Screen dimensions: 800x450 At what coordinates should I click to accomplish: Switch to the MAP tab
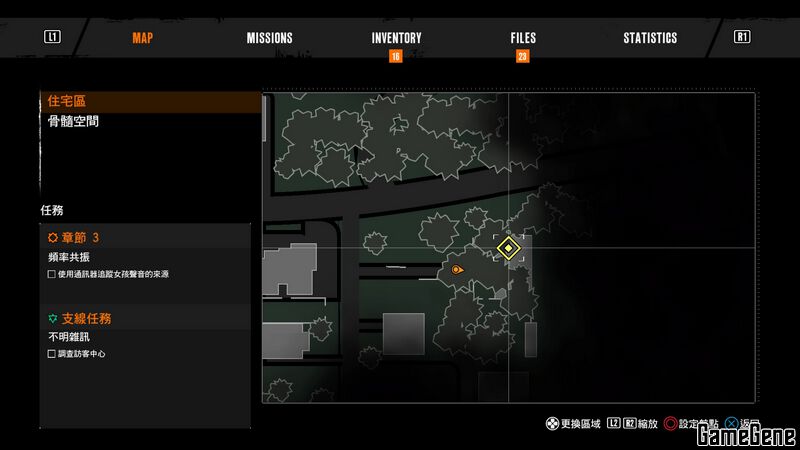click(142, 38)
